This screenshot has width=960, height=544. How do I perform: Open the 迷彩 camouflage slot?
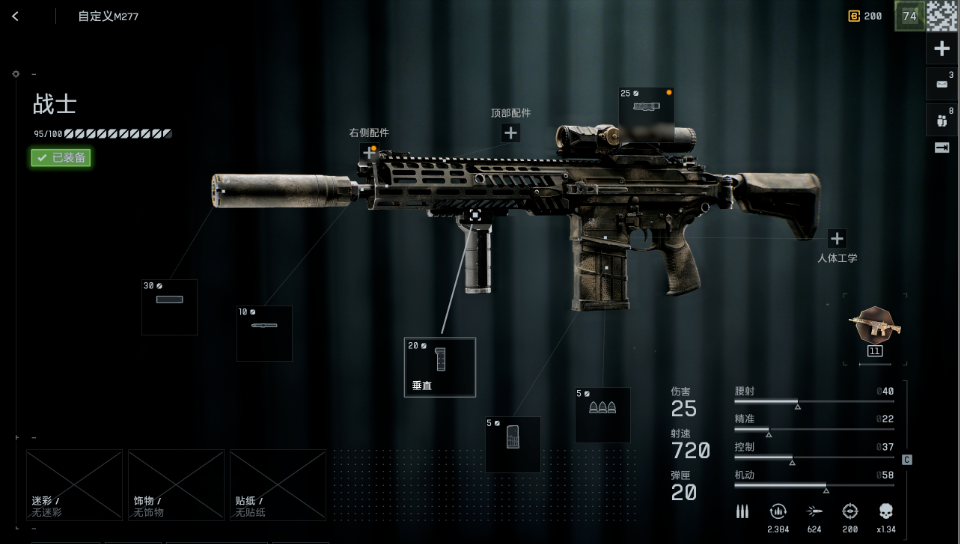tap(74, 484)
